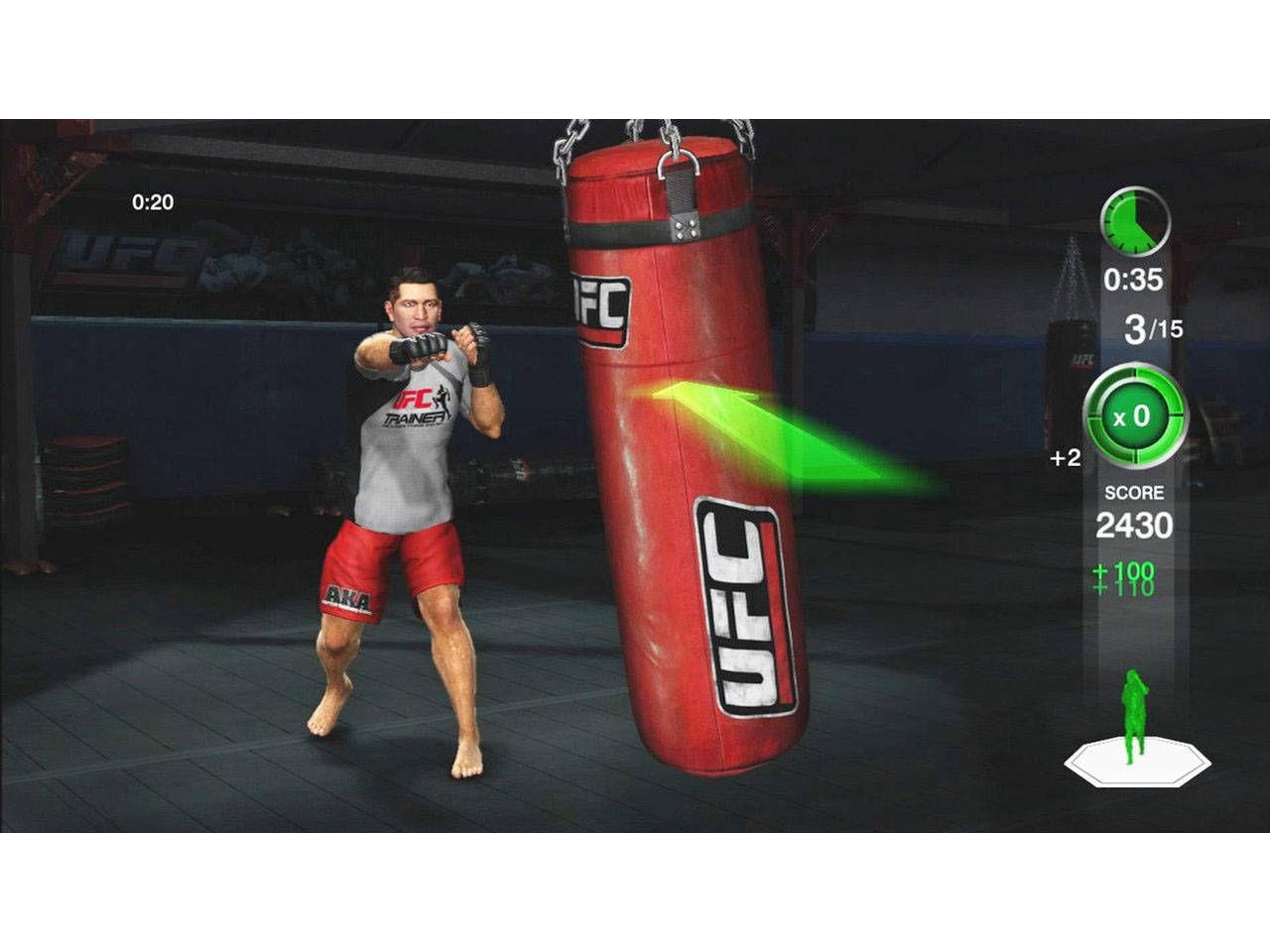Image resolution: width=1270 pixels, height=952 pixels.
Task: Click the green stopwatch timer icon
Action: tap(1134, 220)
